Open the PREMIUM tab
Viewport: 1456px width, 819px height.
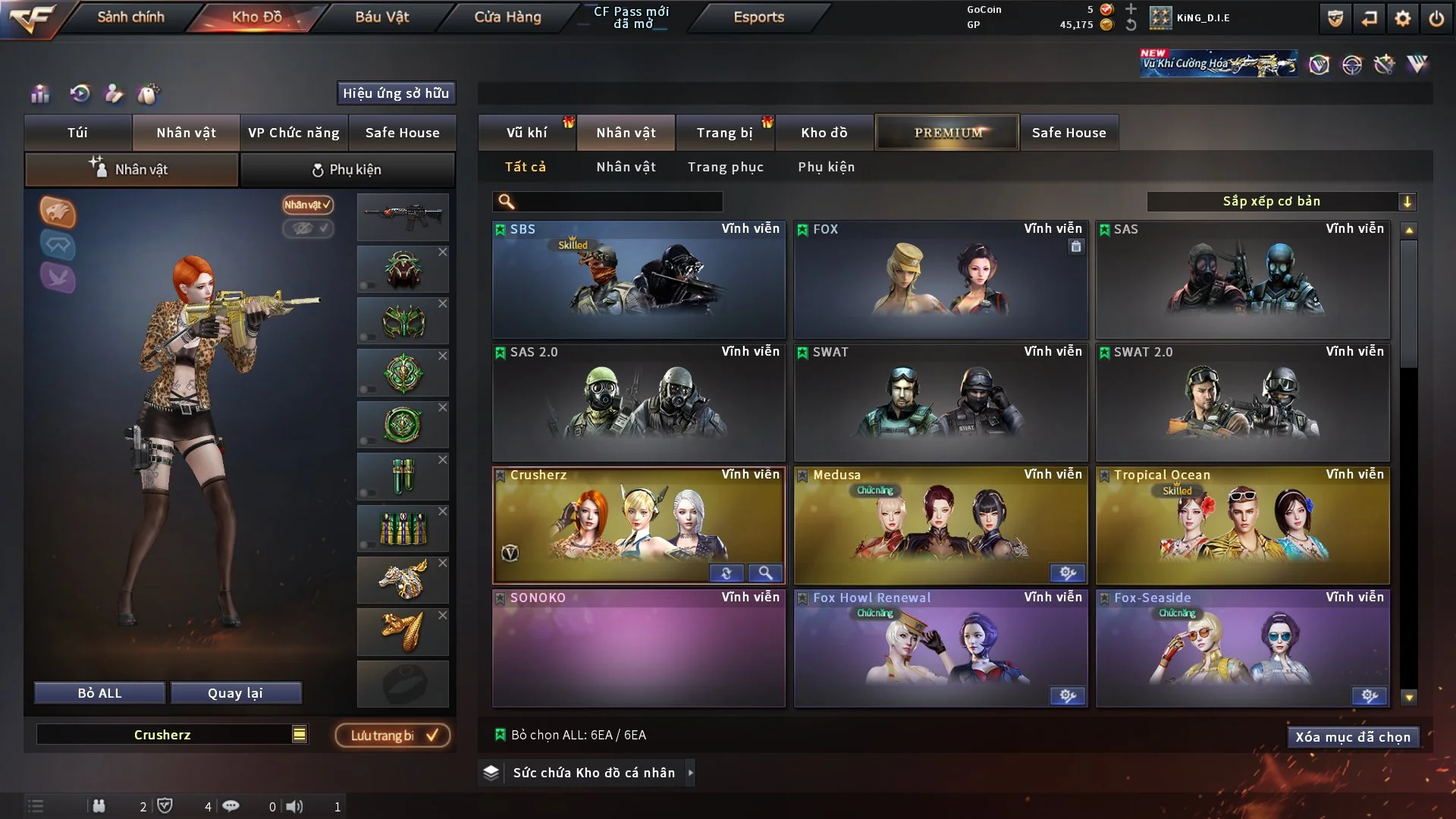click(x=947, y=133)
